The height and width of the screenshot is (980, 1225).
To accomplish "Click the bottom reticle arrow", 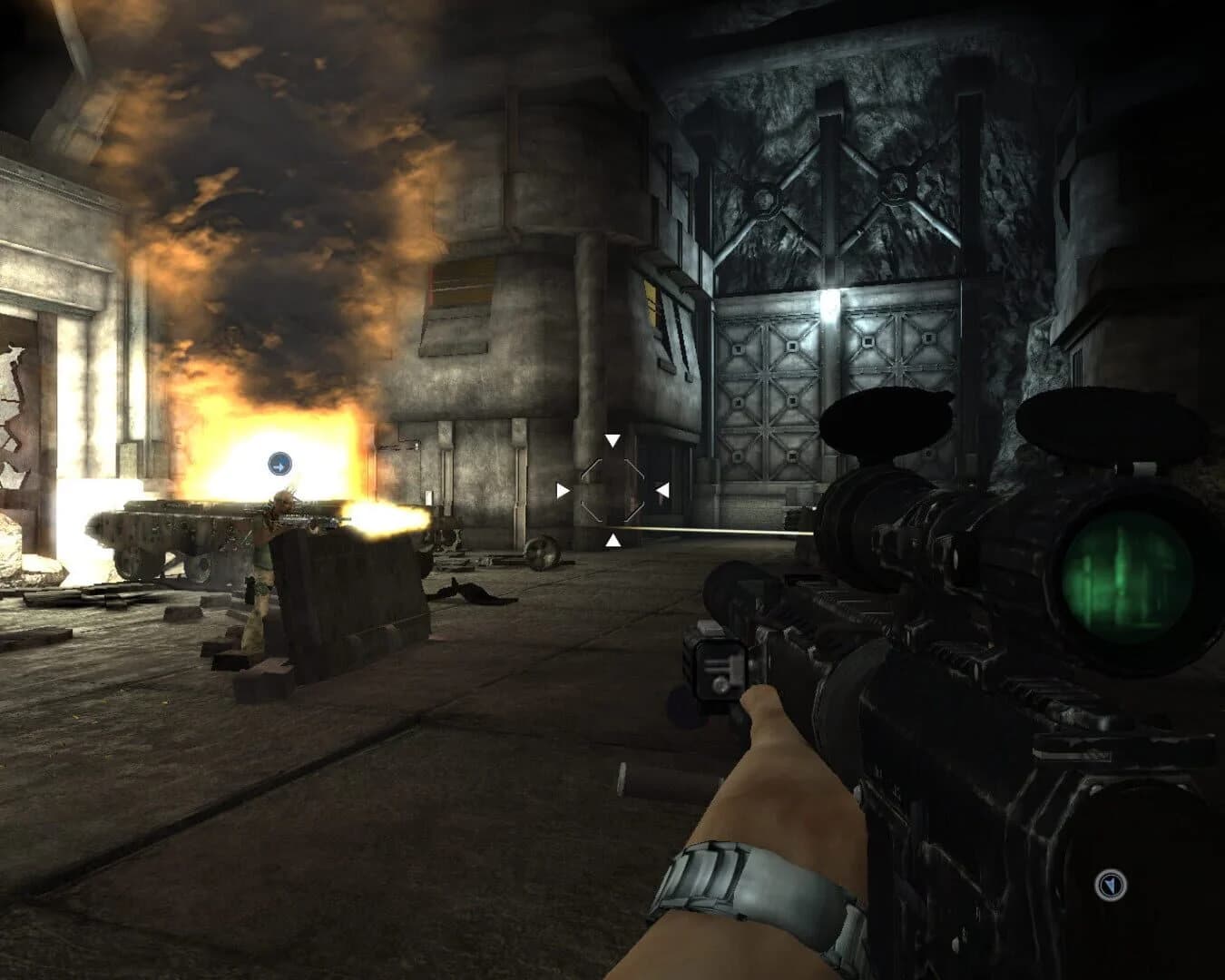I will tap(612, 541).
